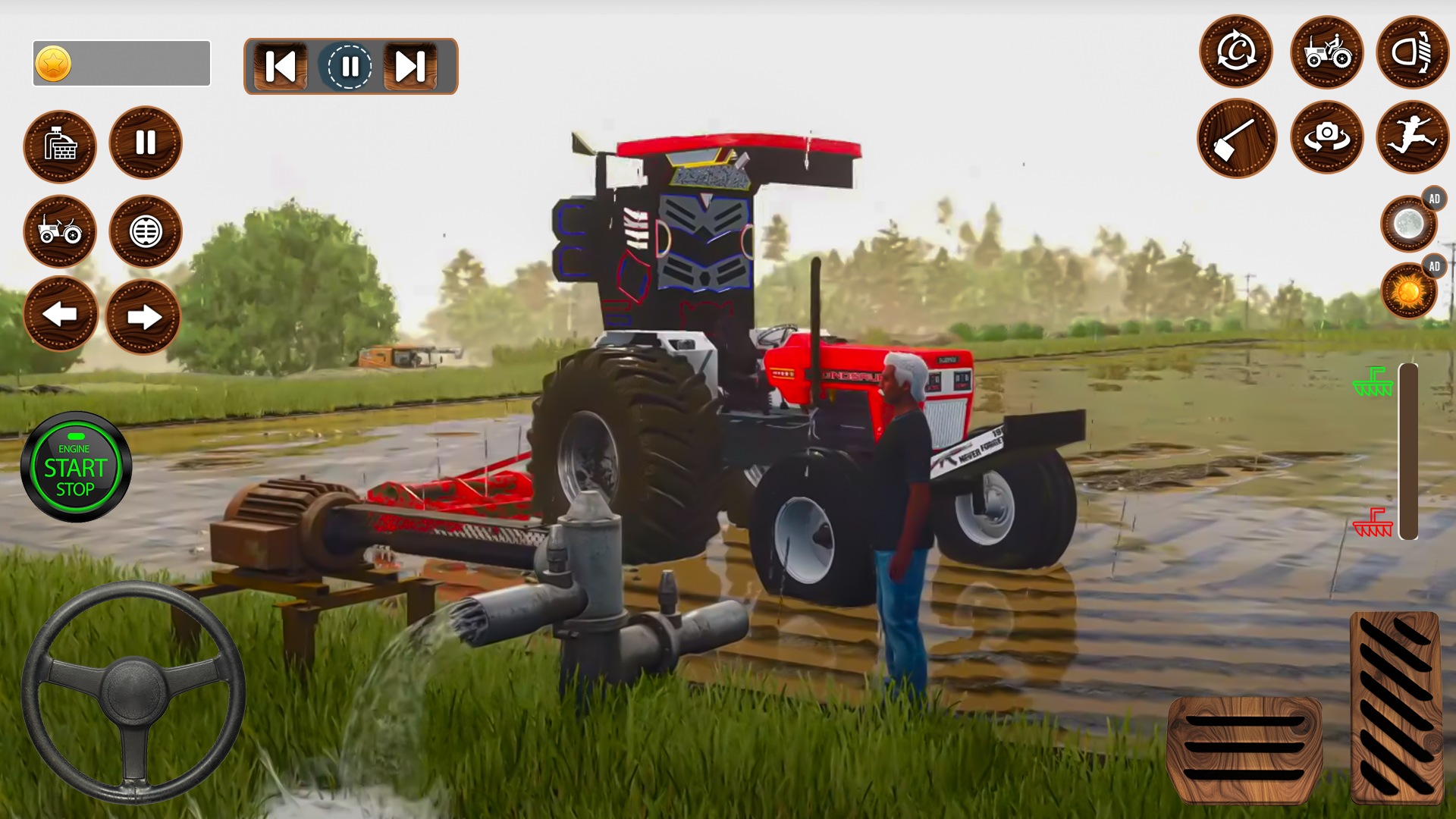The width and height of the screenshot is (1456, 819).
Task: Select the shovel tool icon
Action: pos(1236,137)
